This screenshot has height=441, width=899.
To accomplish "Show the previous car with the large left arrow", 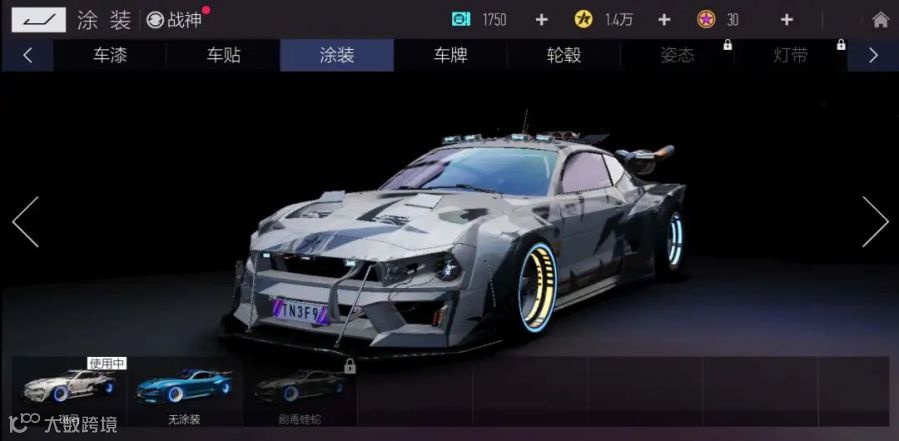I will pyautogui.click(x=25, y=222).
